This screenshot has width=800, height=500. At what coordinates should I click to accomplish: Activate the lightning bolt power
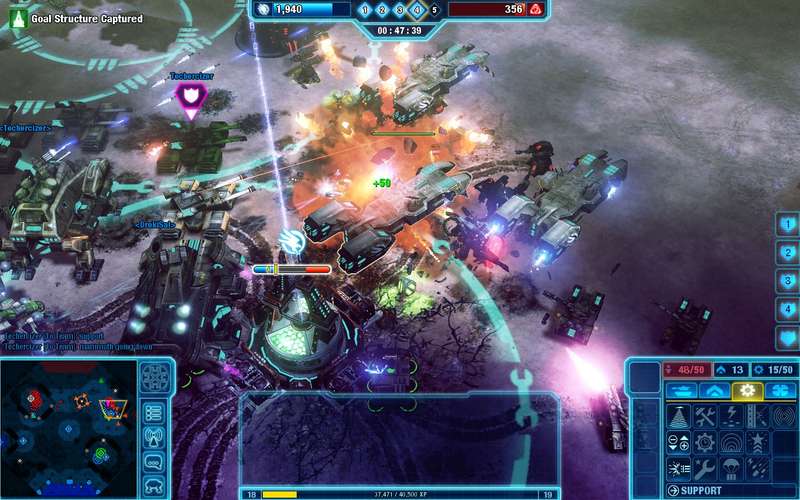(732, 416)
